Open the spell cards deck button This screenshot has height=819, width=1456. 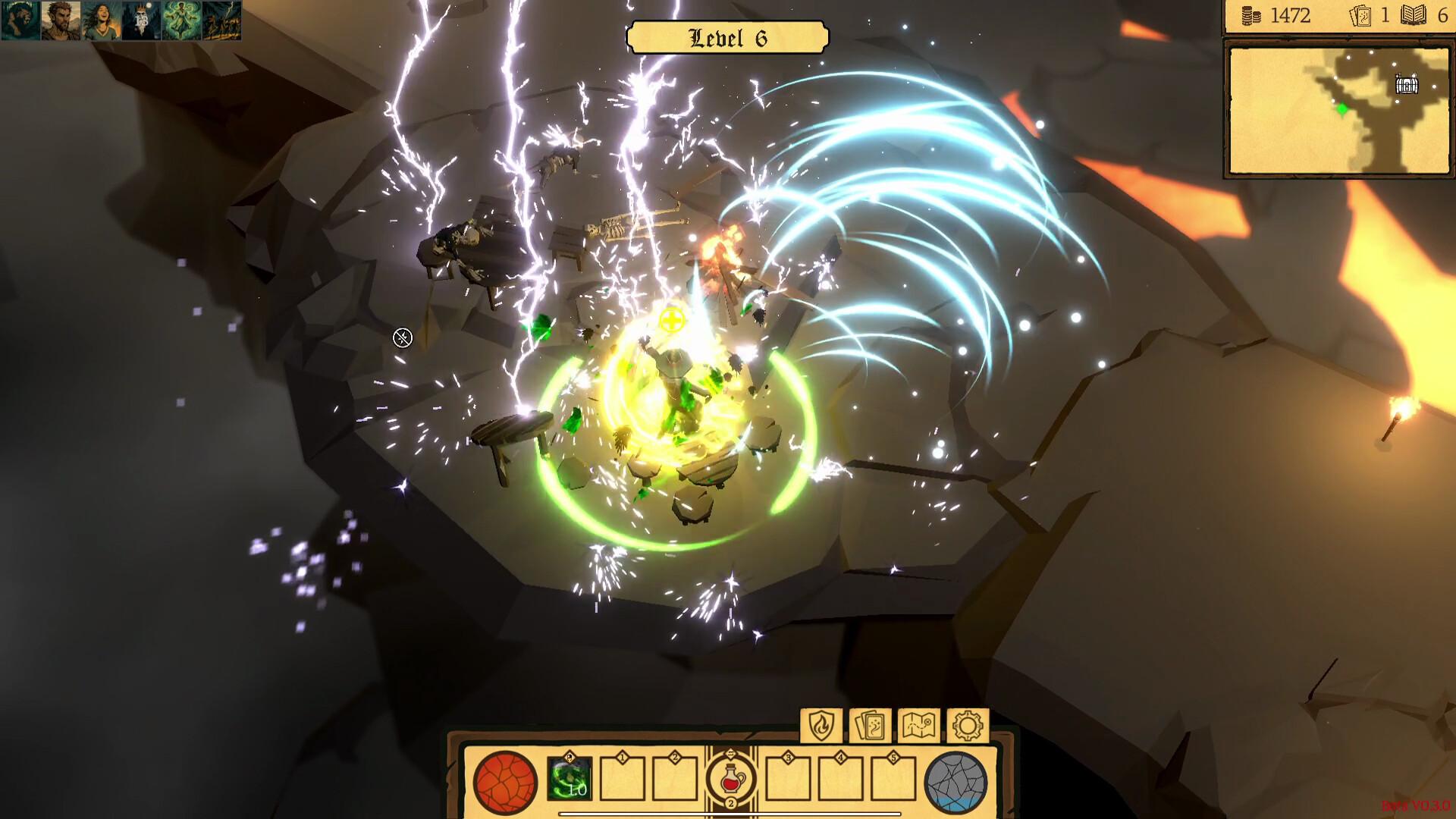pyautogui.click(x=870, y=726)
